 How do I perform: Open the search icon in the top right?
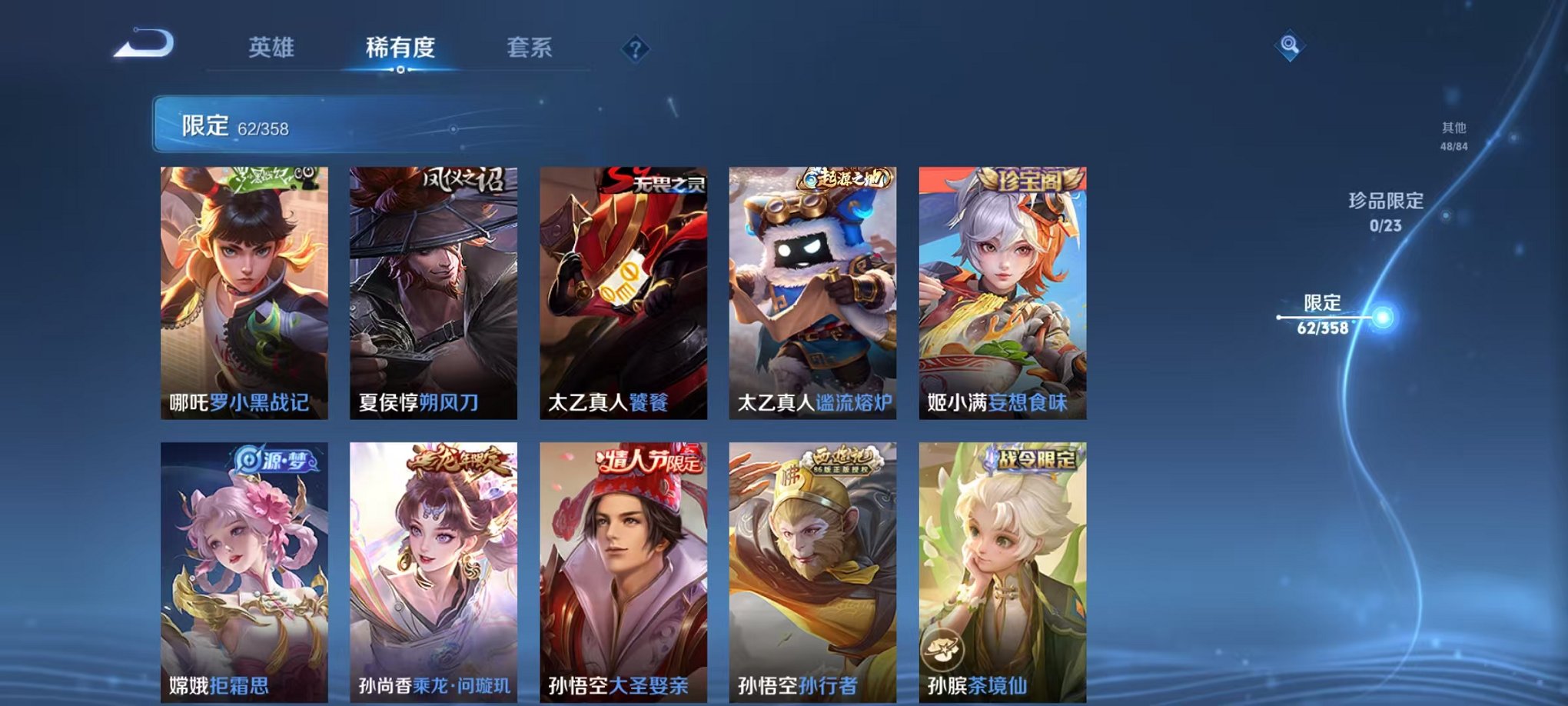(x=1290, y=46)
